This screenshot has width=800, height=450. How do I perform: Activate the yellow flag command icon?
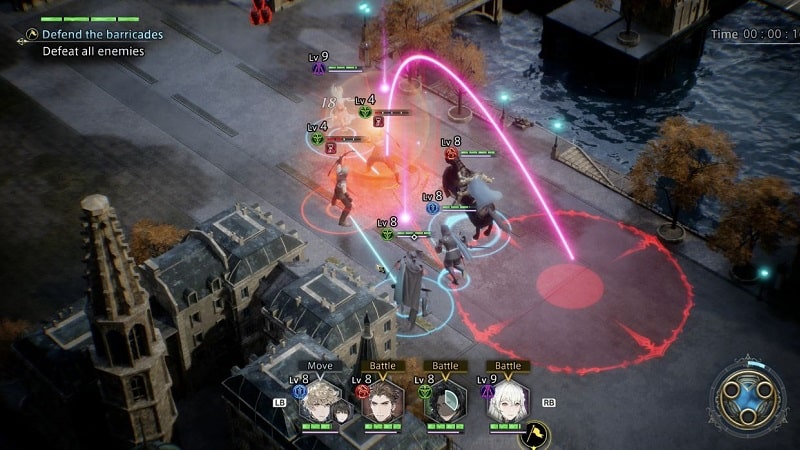(534, 433)
